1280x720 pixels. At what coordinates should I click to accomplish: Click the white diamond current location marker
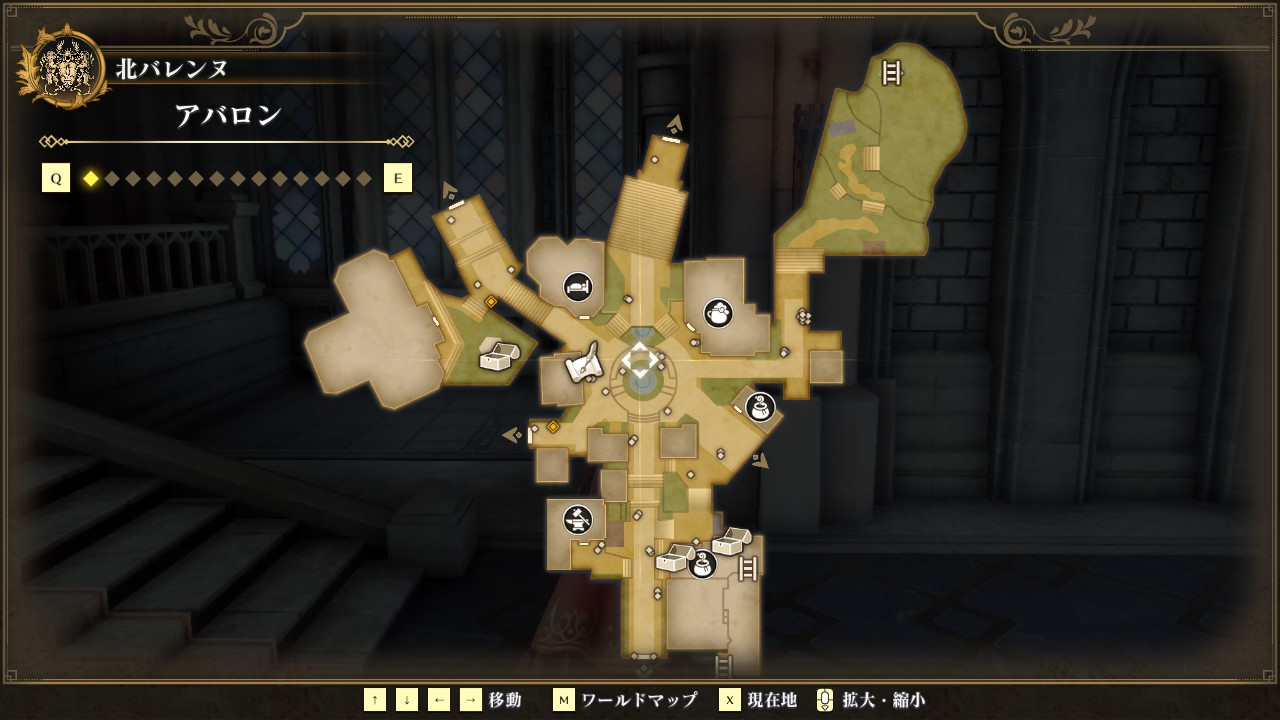[x=640, y=360]
